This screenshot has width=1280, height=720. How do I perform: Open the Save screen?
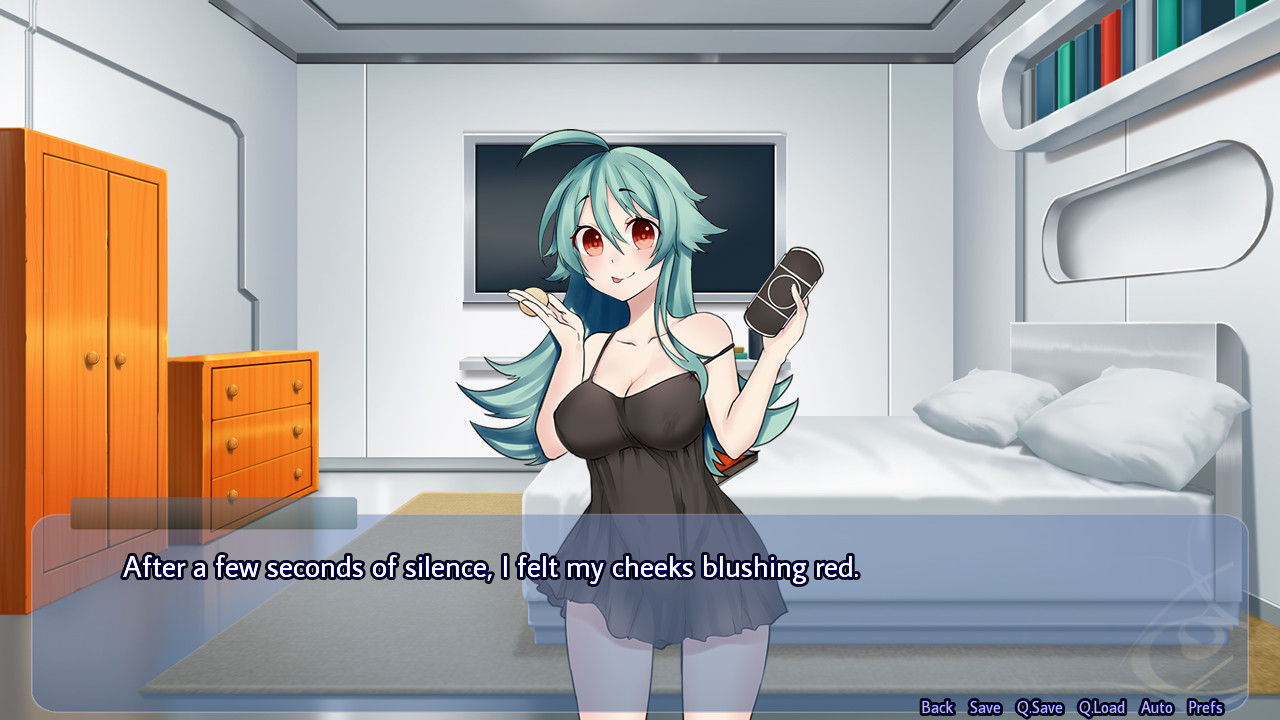click(x=984, y=706)
